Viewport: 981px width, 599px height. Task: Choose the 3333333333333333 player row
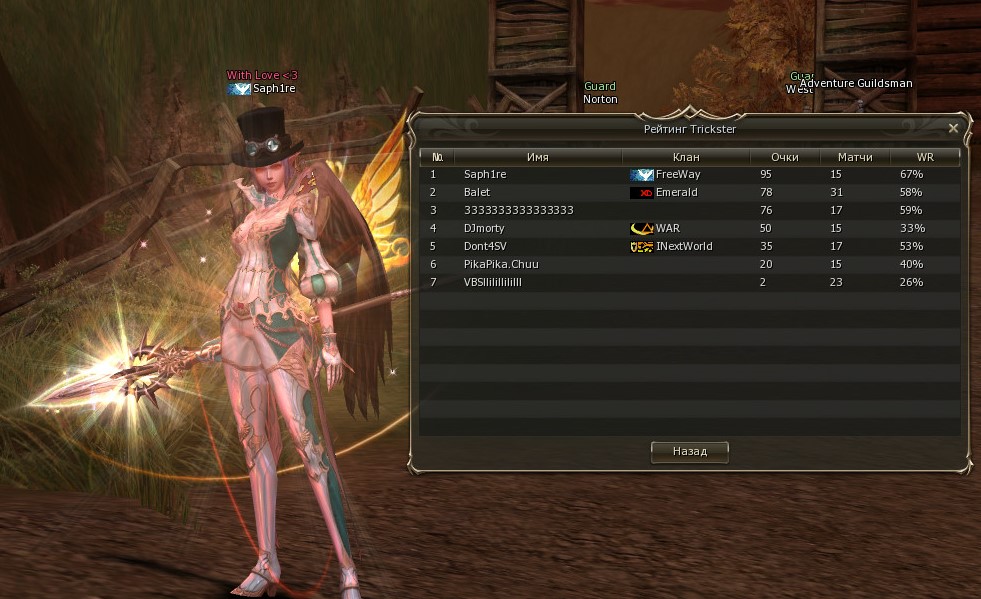click(690, 210)
